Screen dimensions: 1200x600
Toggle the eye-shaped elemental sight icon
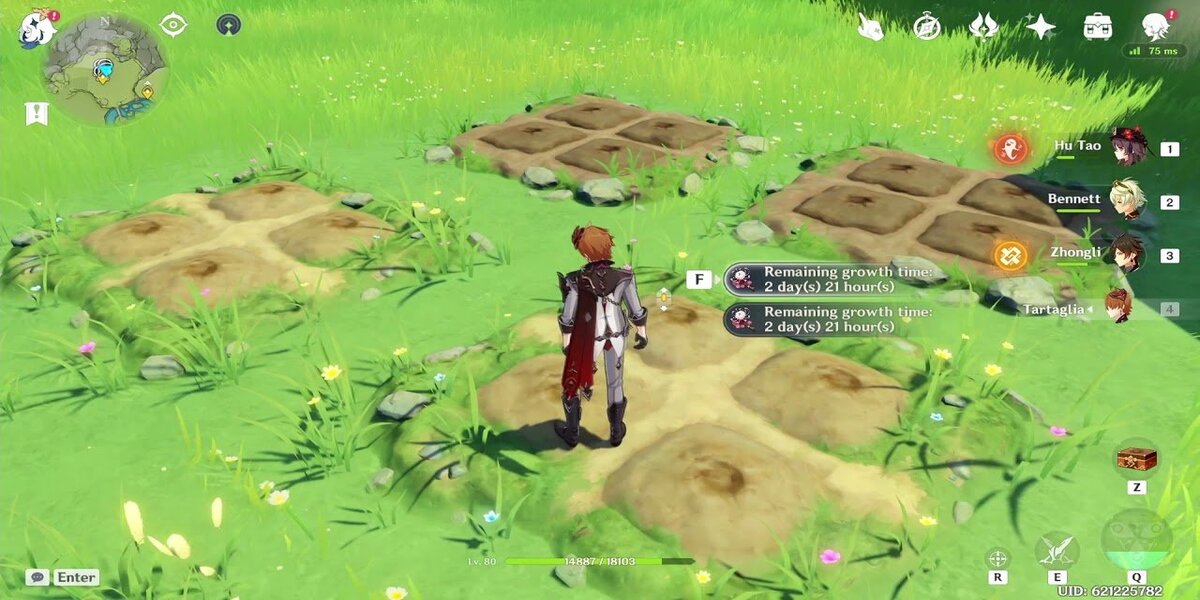click(x=174, y=25)
